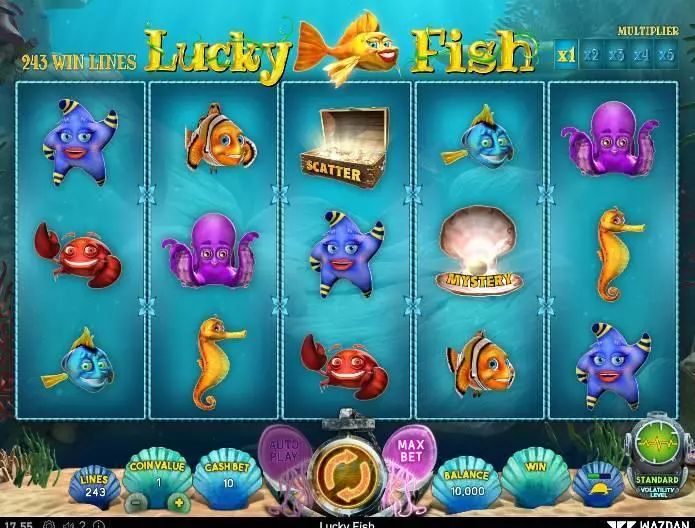Increase the coin value with the plus button
Image resolution: width=695 pixels, height=528 pixels.
point(179,501)
